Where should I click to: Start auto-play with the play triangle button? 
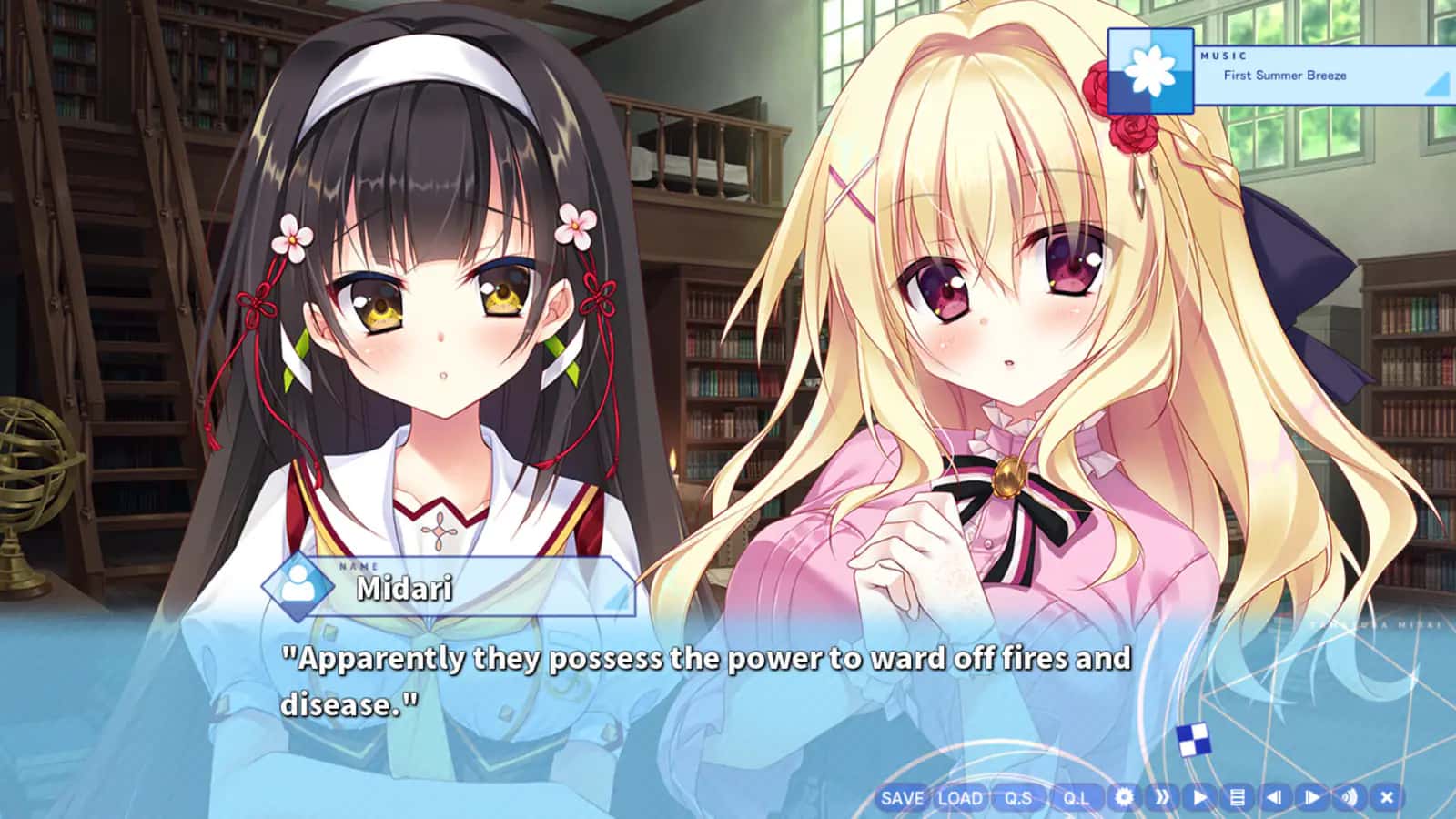pos(1200,797)
